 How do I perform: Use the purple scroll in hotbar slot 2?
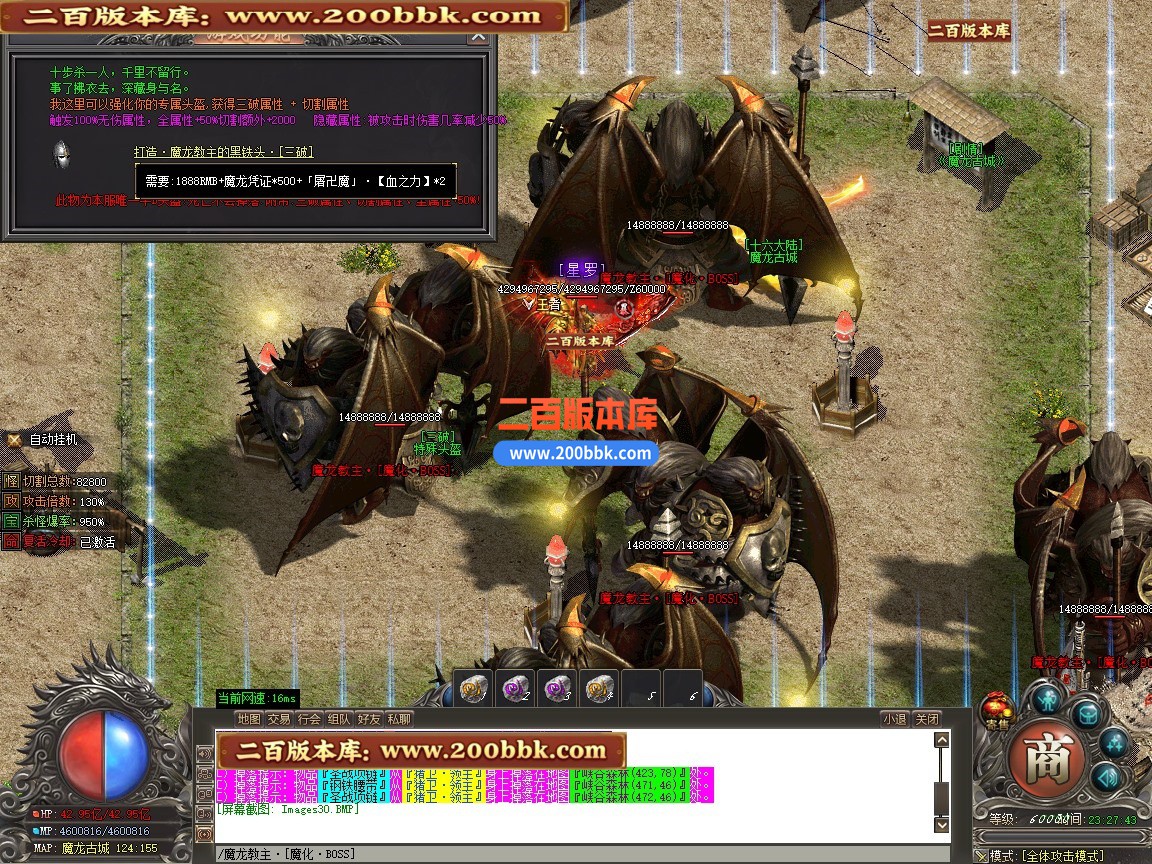pyautogui.click(x=515, y=689)
